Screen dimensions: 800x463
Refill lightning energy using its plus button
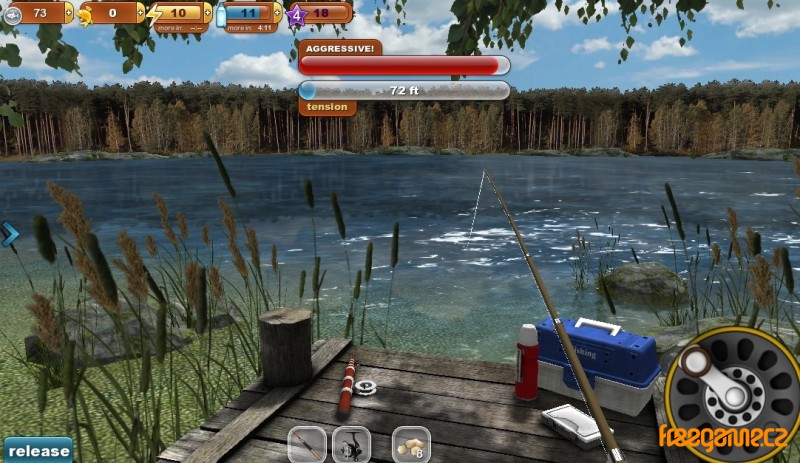(207, 13)
